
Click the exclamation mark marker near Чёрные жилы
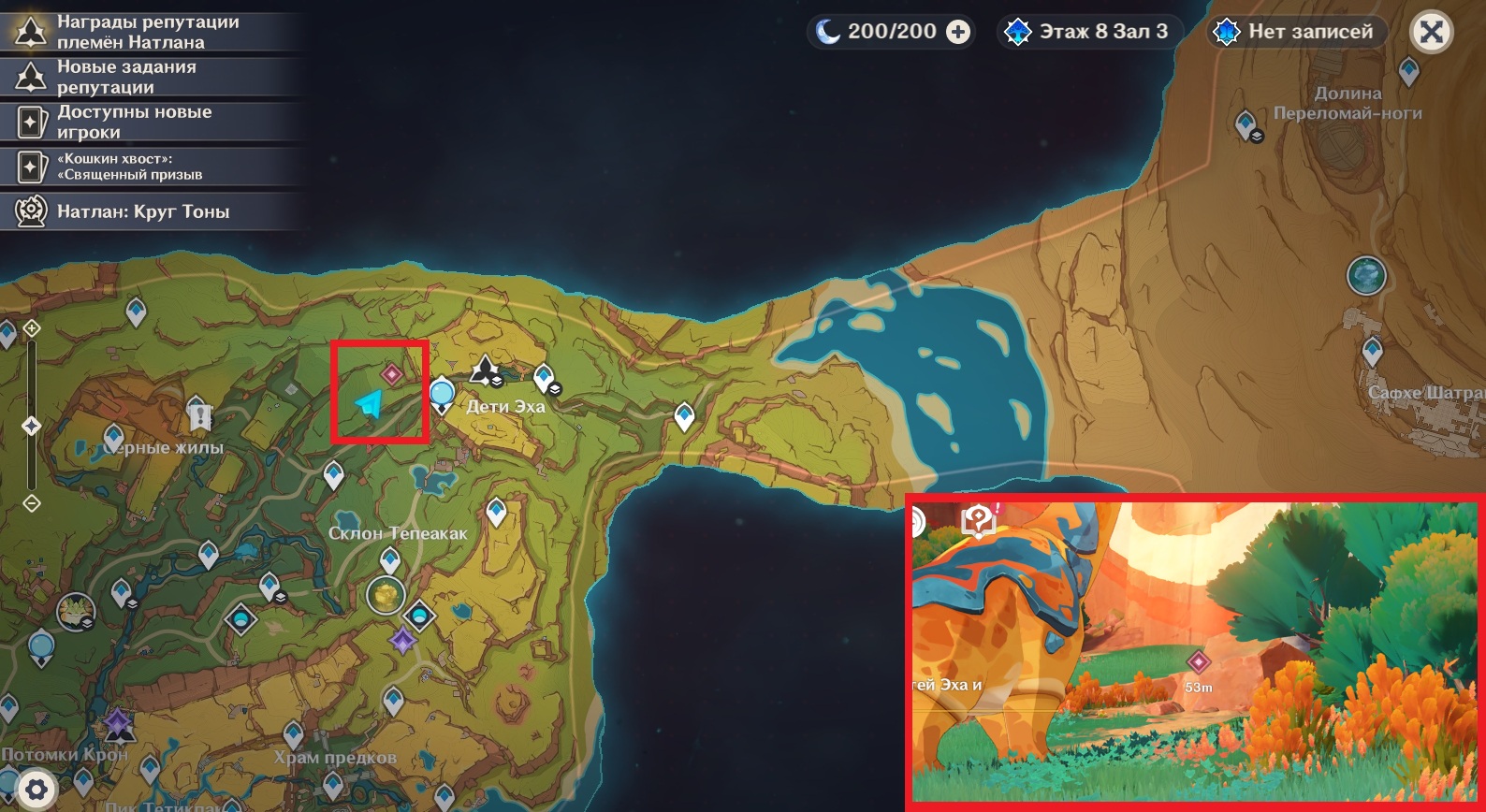click(198, 413)
